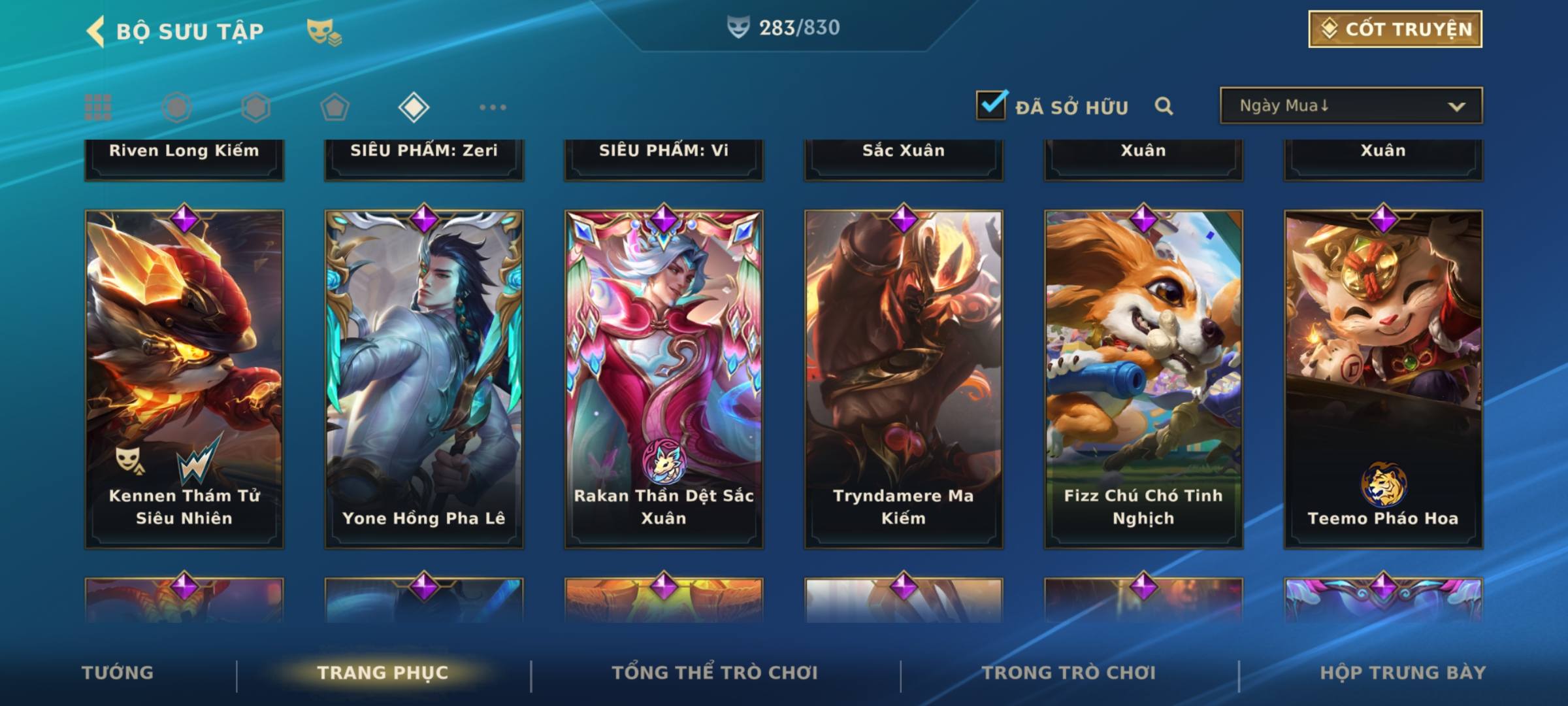Switch to the Tướng tab

click(x=118, y=673)
